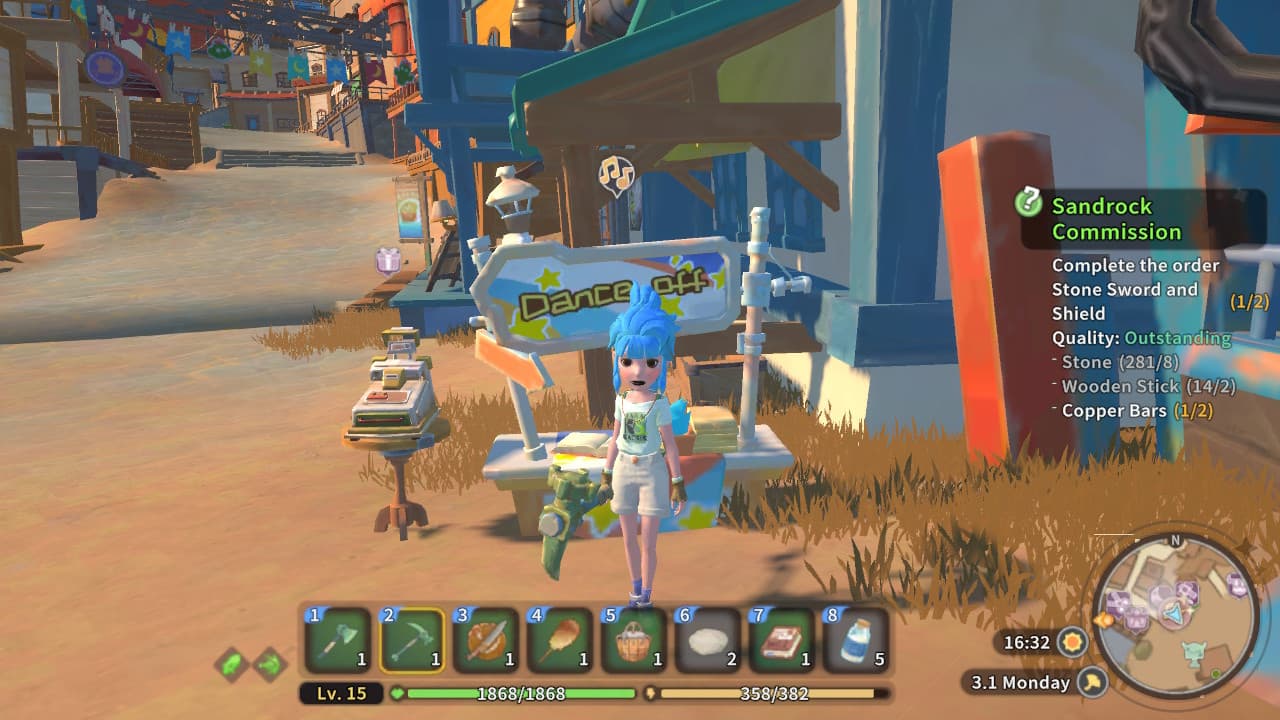Equip the feather duster in slot 4

[x=560, y=640]
